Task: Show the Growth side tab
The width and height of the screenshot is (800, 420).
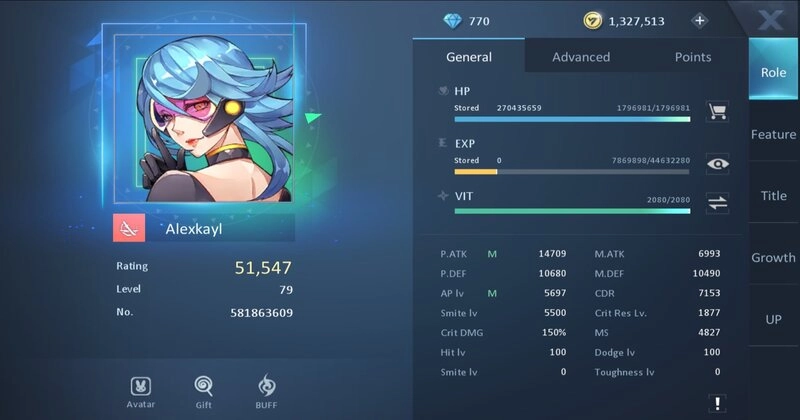Action: click(x=773, y=257)
